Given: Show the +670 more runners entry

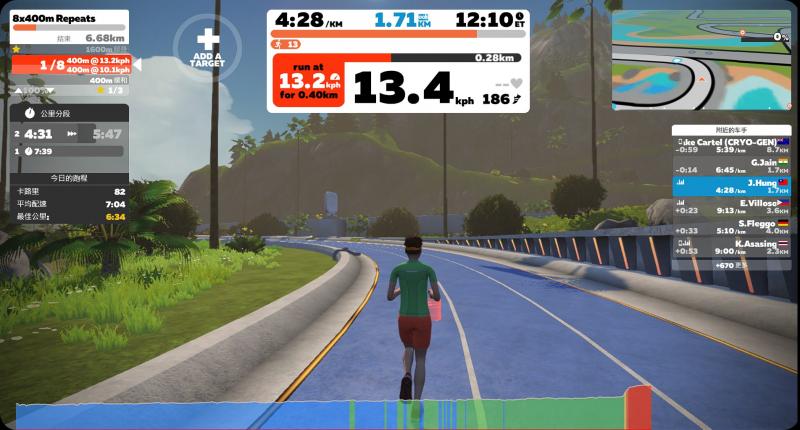Looking at the screenshot, I should [734, 265].
